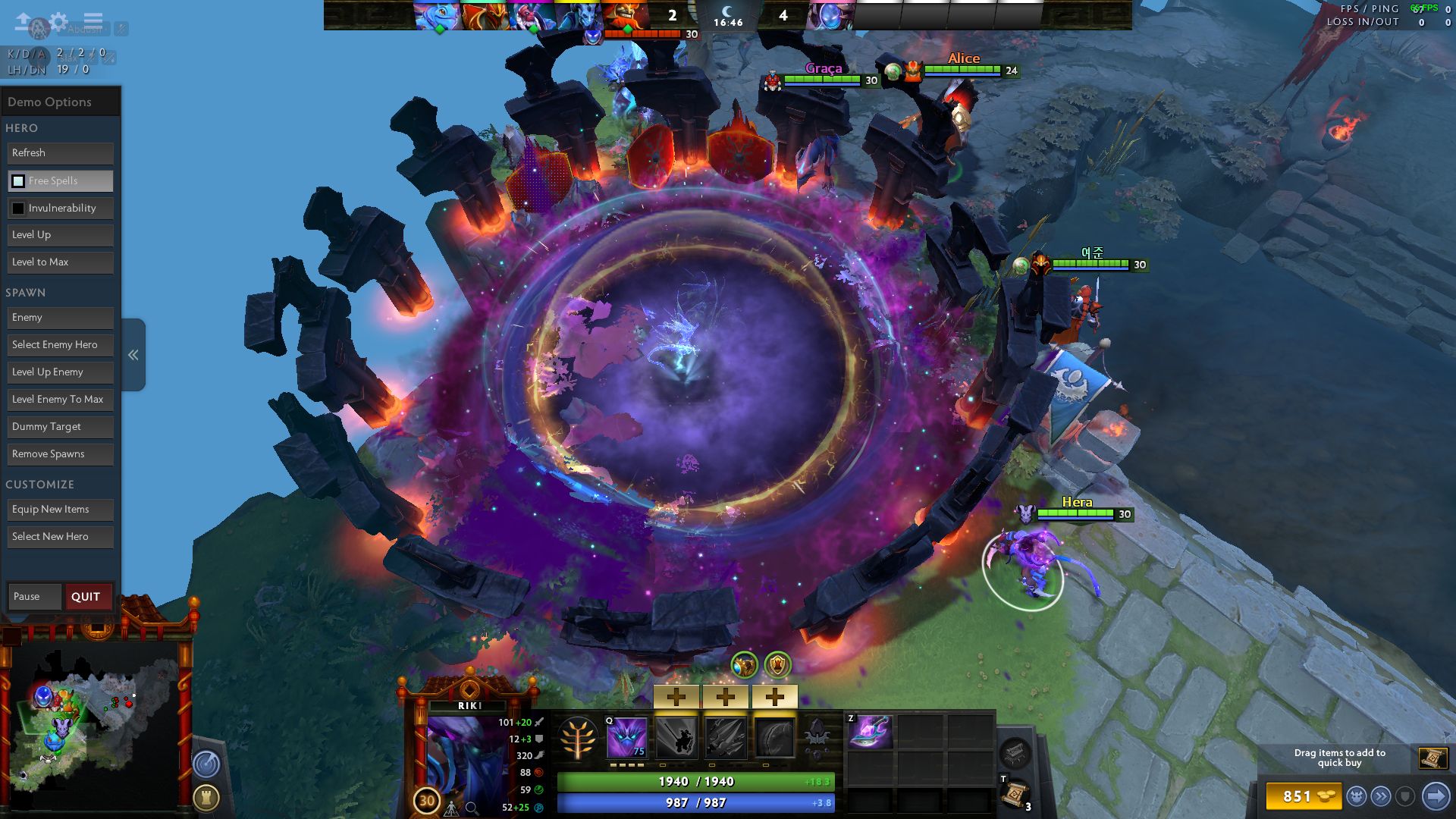Pause the demo game
Viewport: 1456px width, 819px height.
coord(34,597)
